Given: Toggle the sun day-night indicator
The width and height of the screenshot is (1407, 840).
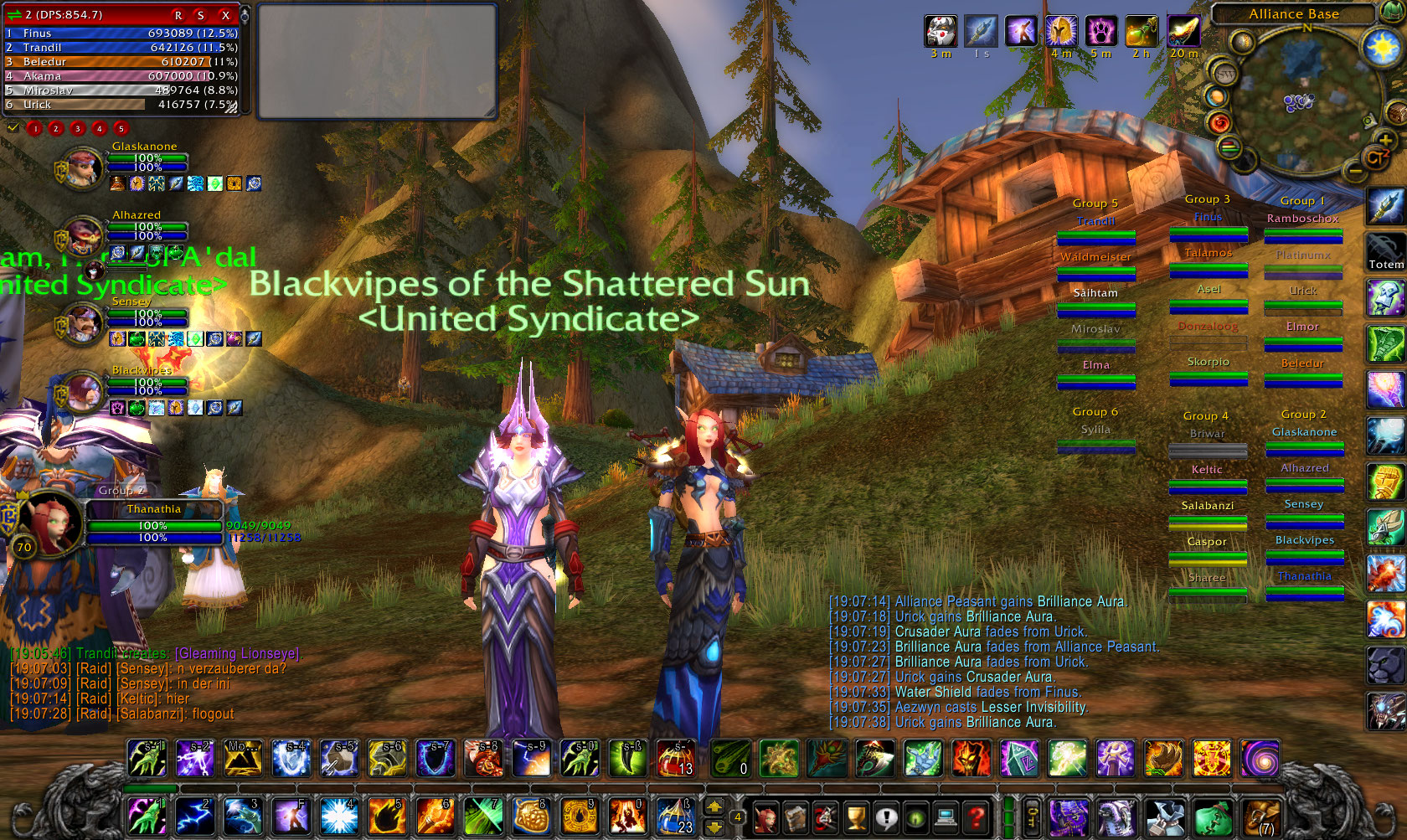Looking at the screenshot, I should pos(1383,47).
